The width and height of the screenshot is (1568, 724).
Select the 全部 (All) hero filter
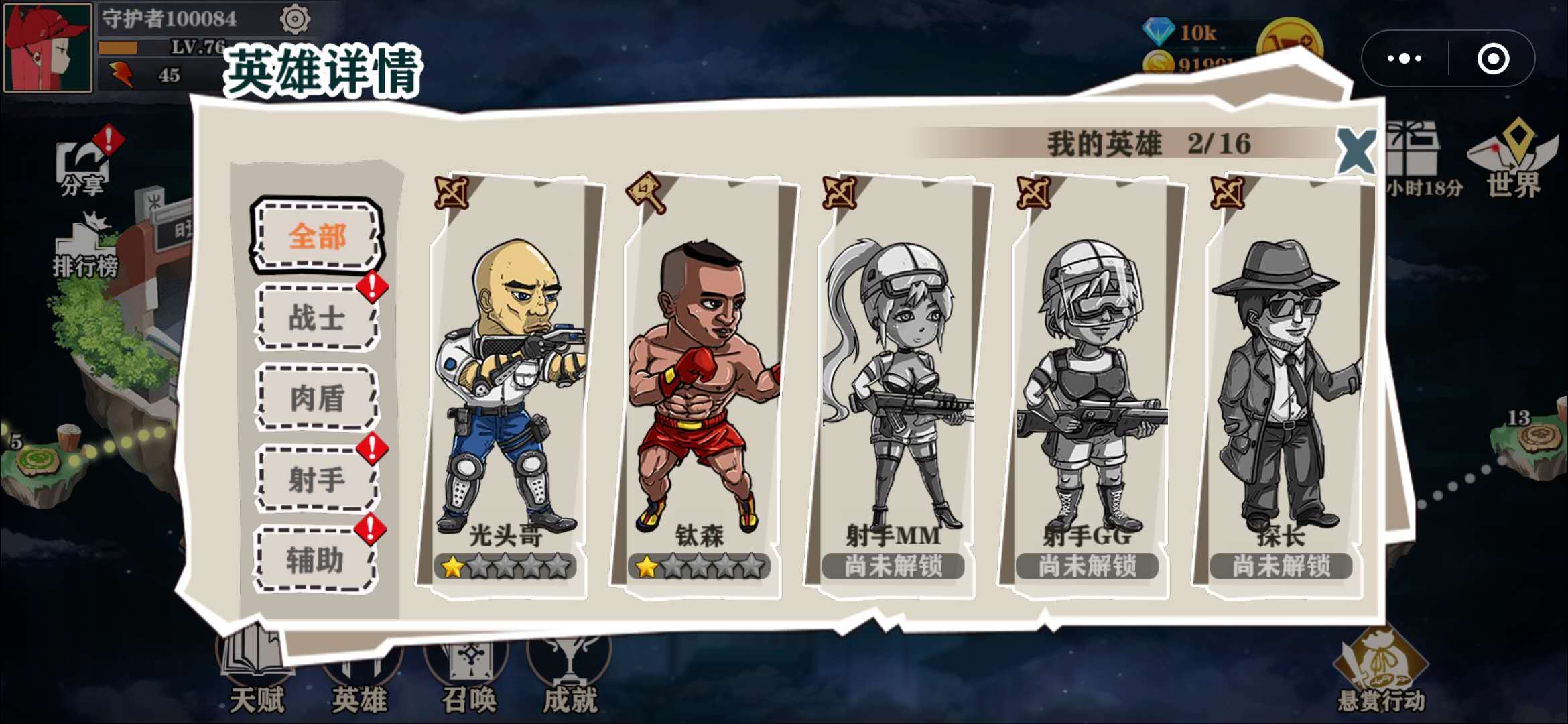point(316,236)
